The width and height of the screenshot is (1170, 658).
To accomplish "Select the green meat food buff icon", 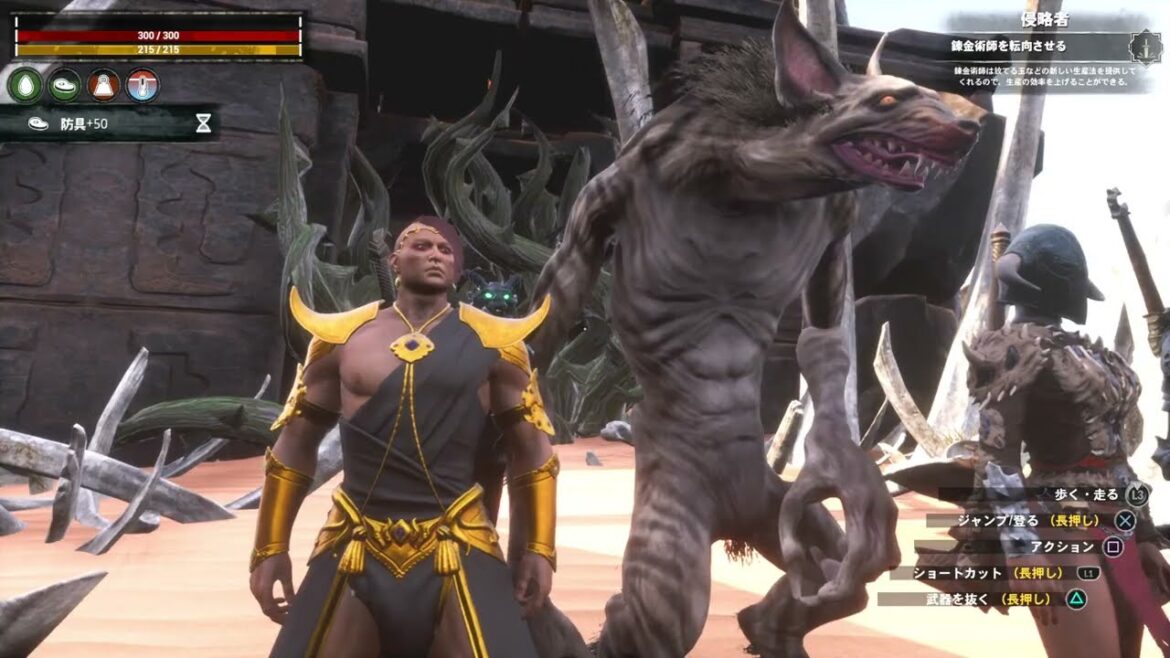I will pos(65,86).
